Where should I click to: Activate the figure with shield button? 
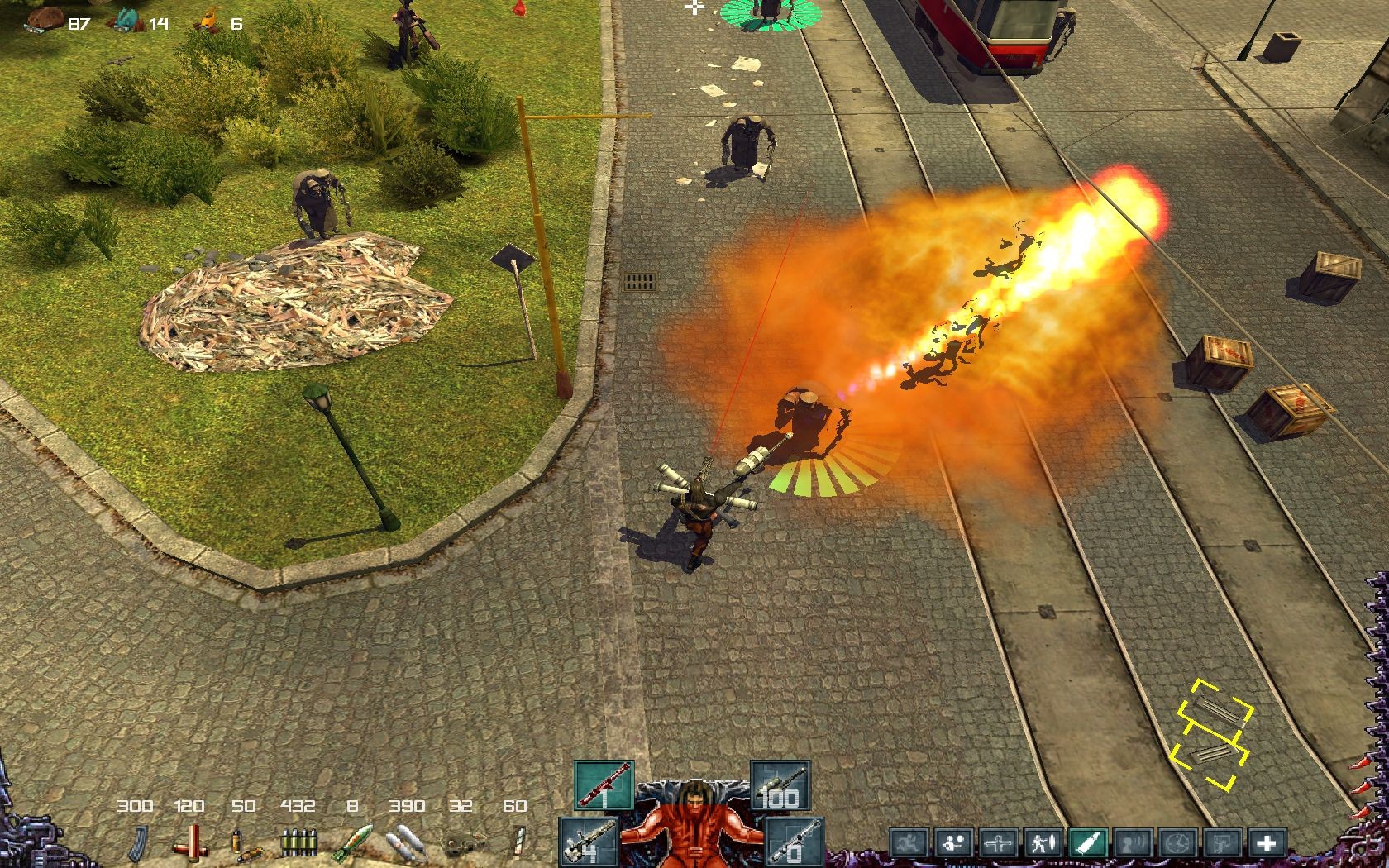pos(1041,844)
